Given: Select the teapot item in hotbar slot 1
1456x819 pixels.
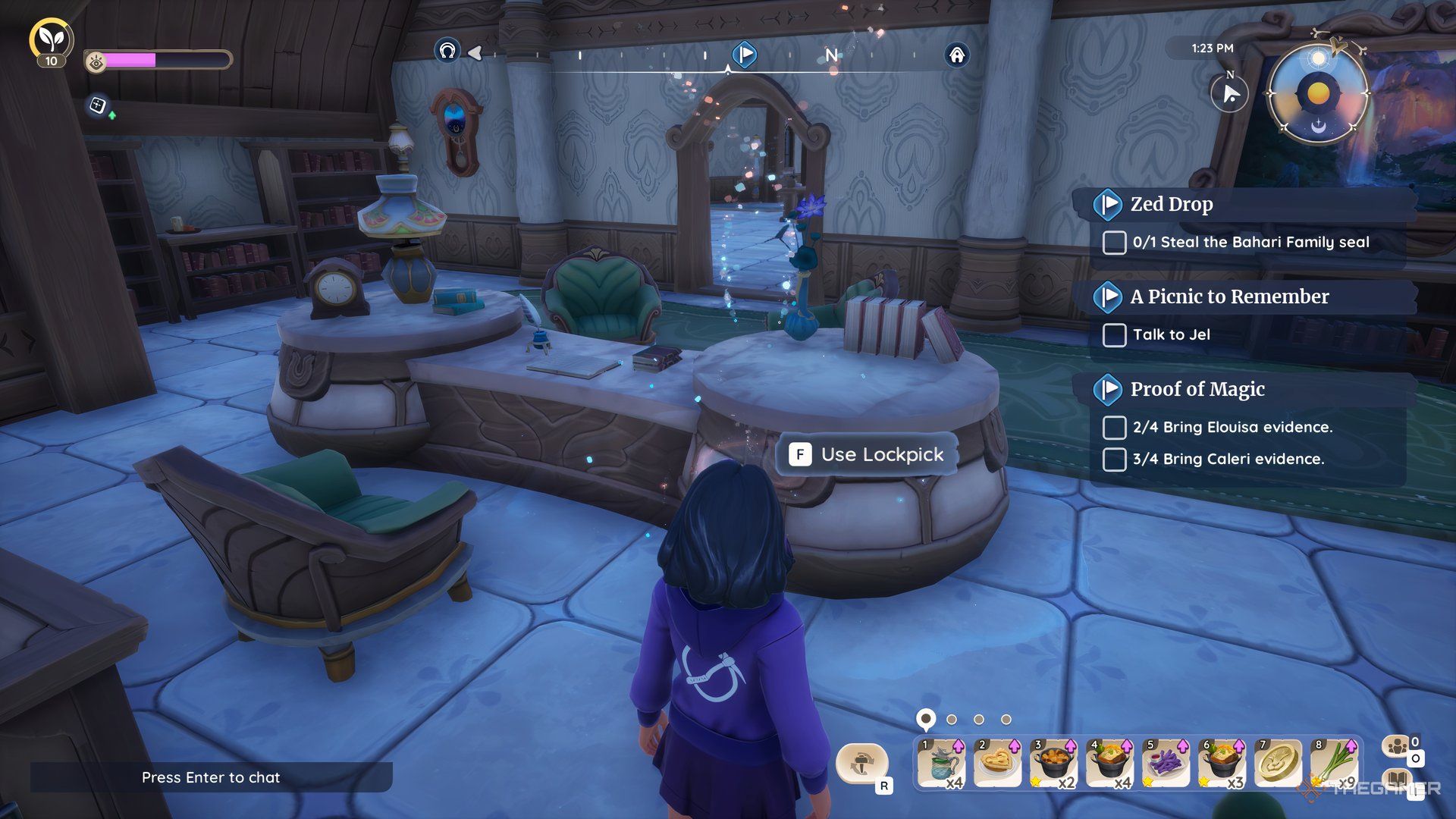Looking at the screenshot, I should click(941, 764).
